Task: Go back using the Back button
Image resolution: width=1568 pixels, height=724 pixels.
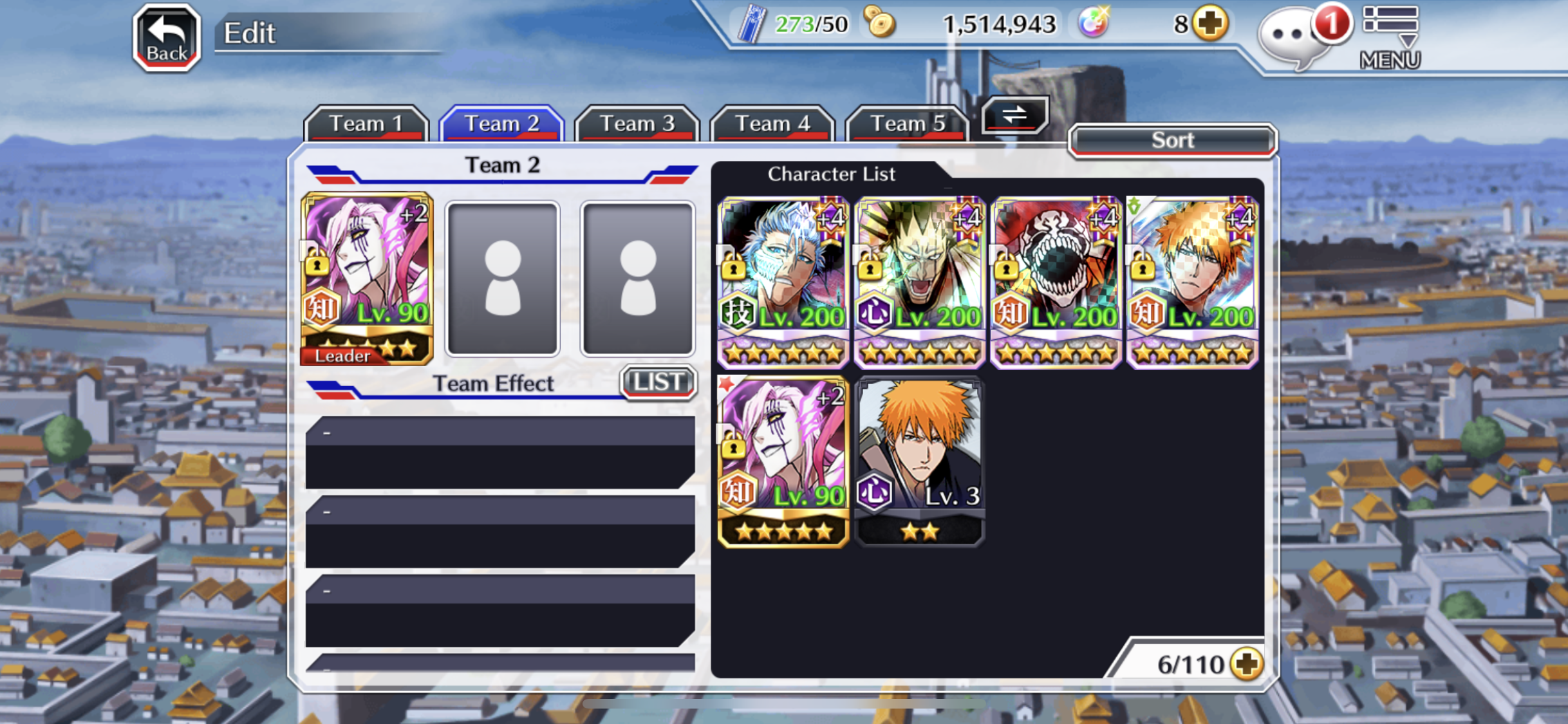Action: (x=167, y=37)
